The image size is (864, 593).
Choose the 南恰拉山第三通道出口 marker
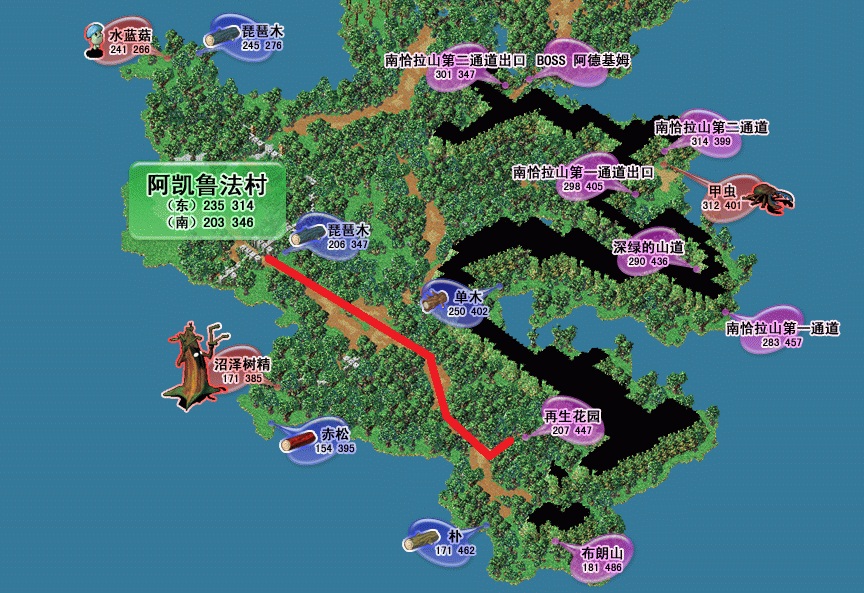pos(455,66)
